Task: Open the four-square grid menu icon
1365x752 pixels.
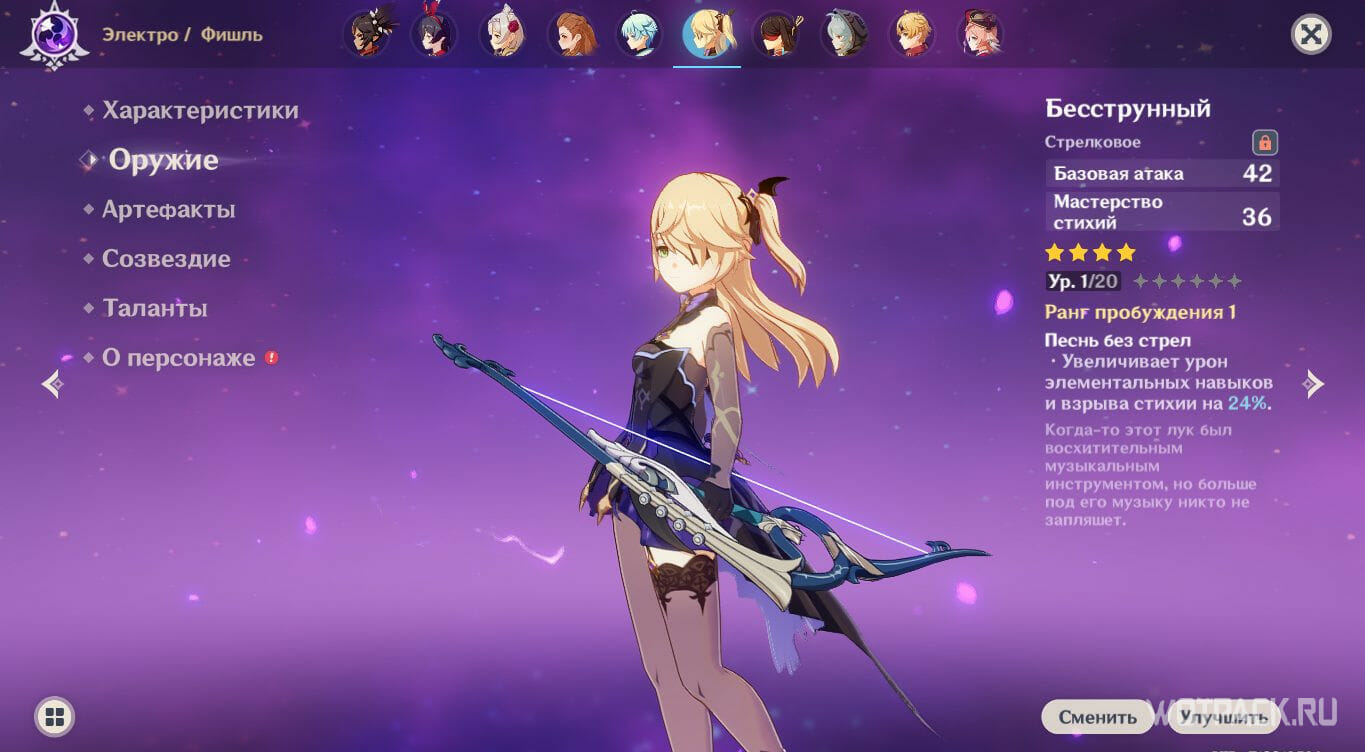Action: 55,716
